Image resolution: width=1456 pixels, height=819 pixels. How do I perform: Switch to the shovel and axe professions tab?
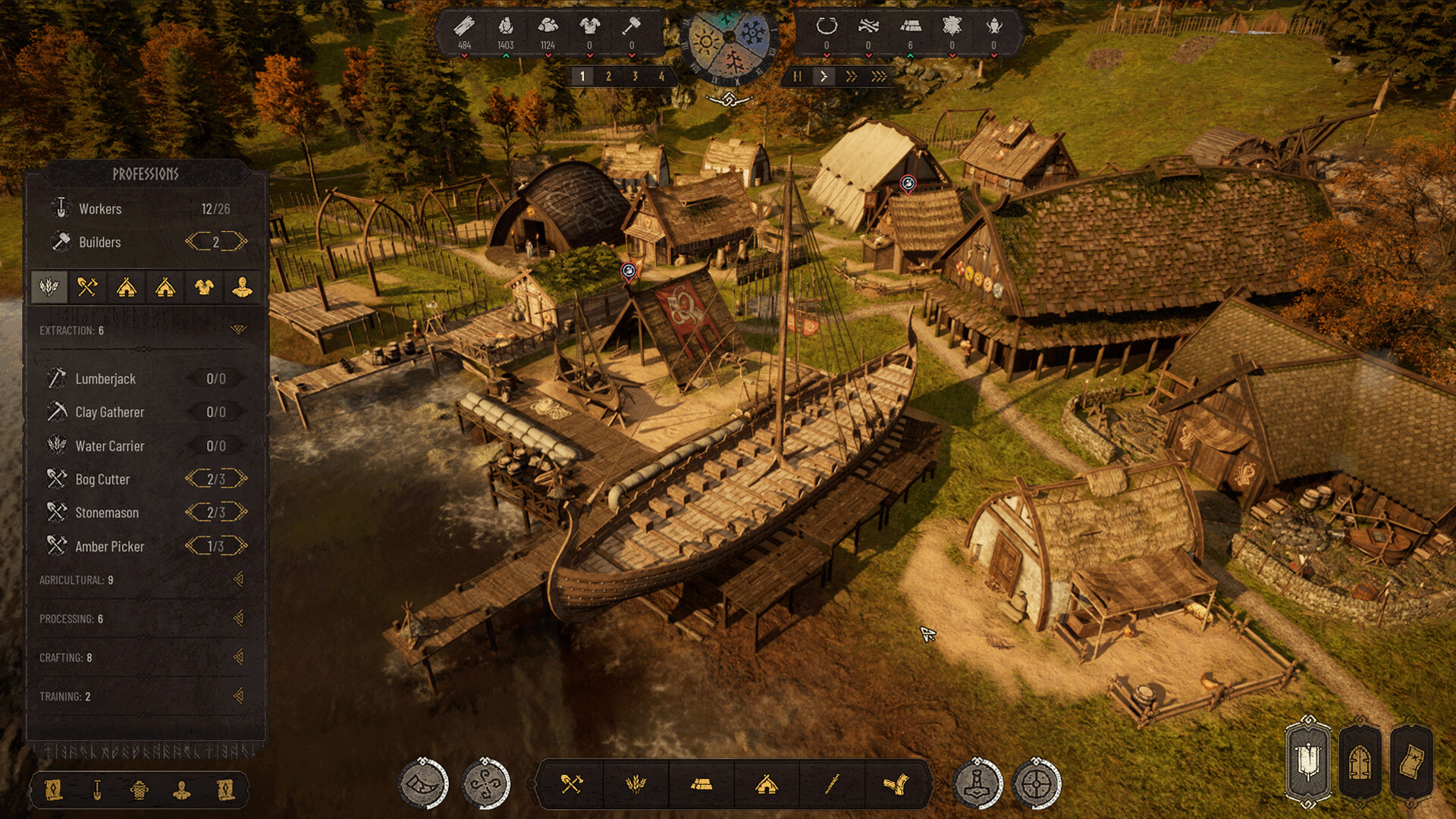tap(87, 287)
